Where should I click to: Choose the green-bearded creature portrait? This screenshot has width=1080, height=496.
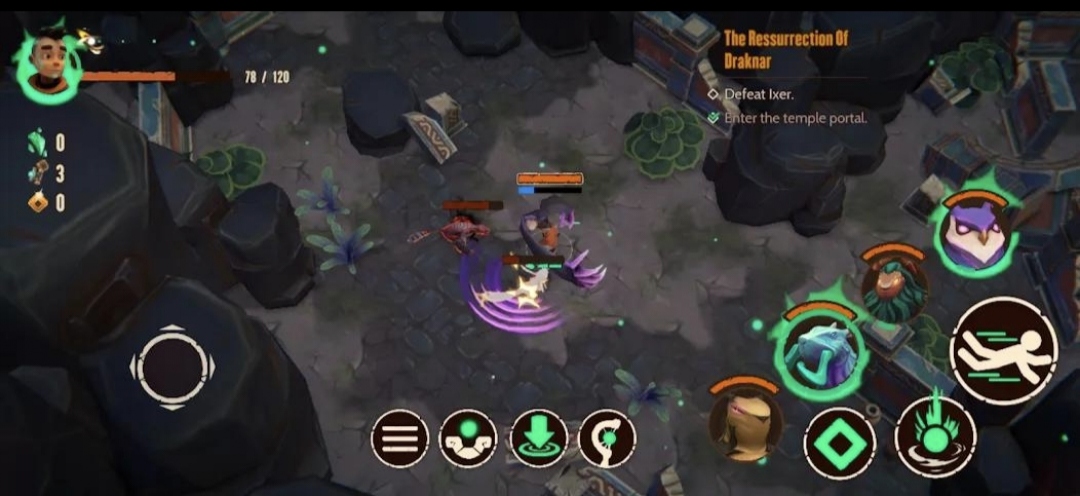click(x=893, y=287)
